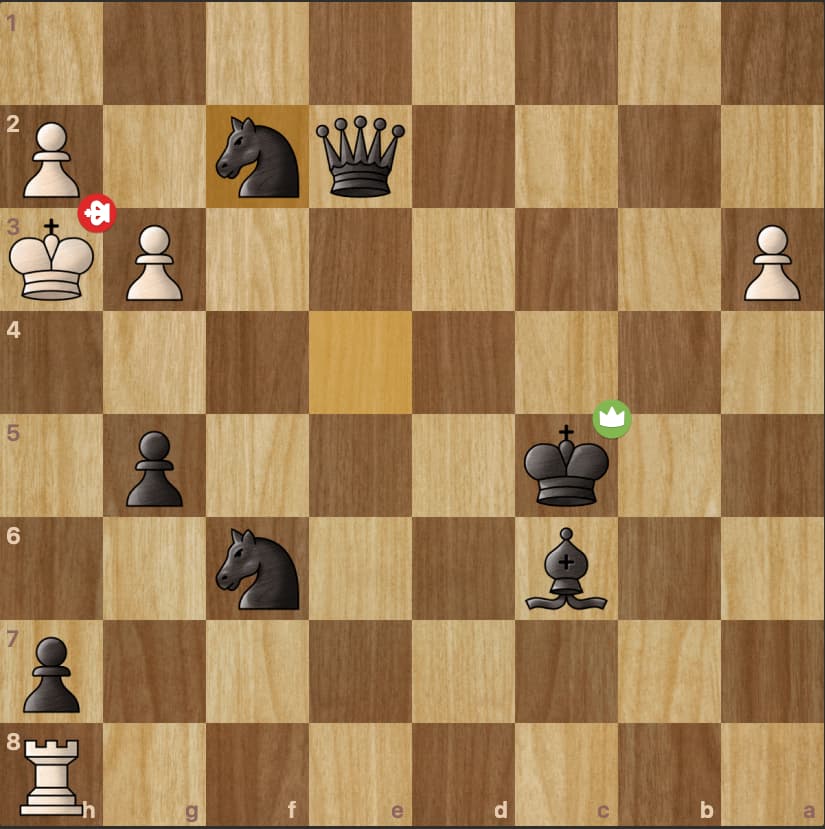Image resolution: width=825 pixels, height=829 pixels.
Task: Select the white pawn on g3
Action: click(x=154, y=262)
